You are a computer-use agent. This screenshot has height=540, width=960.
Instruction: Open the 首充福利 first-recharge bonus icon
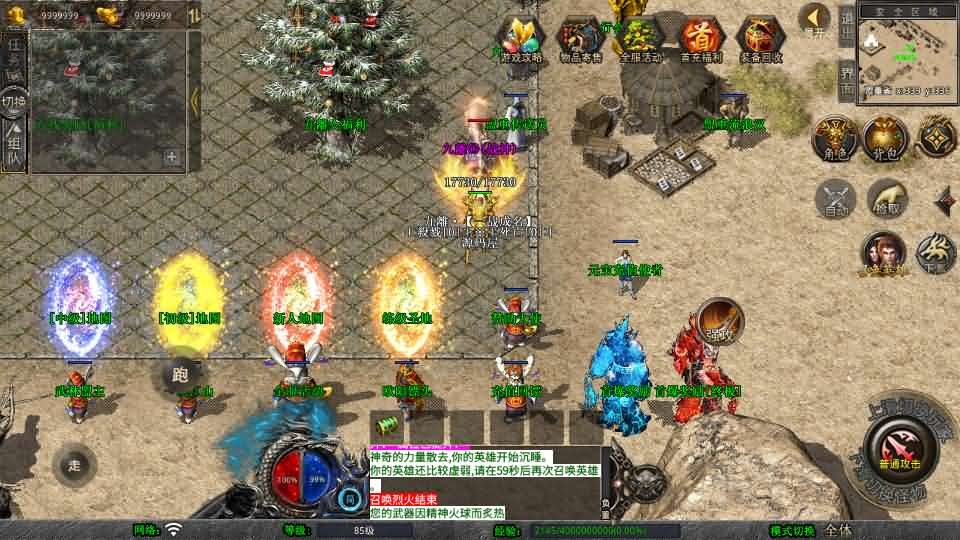pos(702,40)
